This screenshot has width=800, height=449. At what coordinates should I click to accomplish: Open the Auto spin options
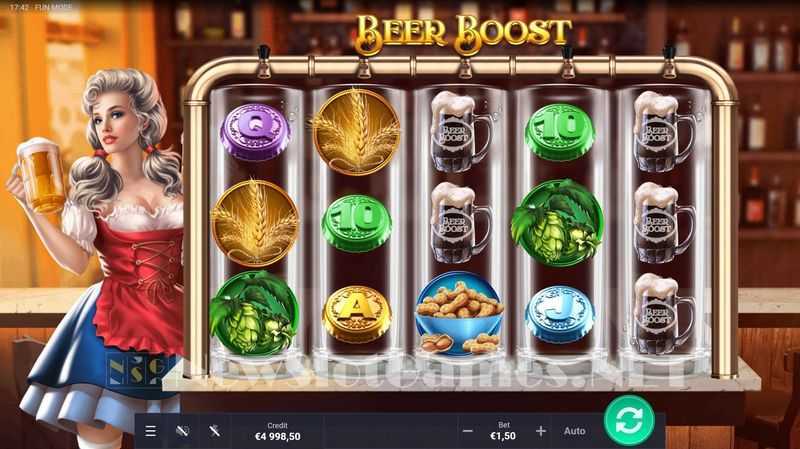tap(575, 431)
